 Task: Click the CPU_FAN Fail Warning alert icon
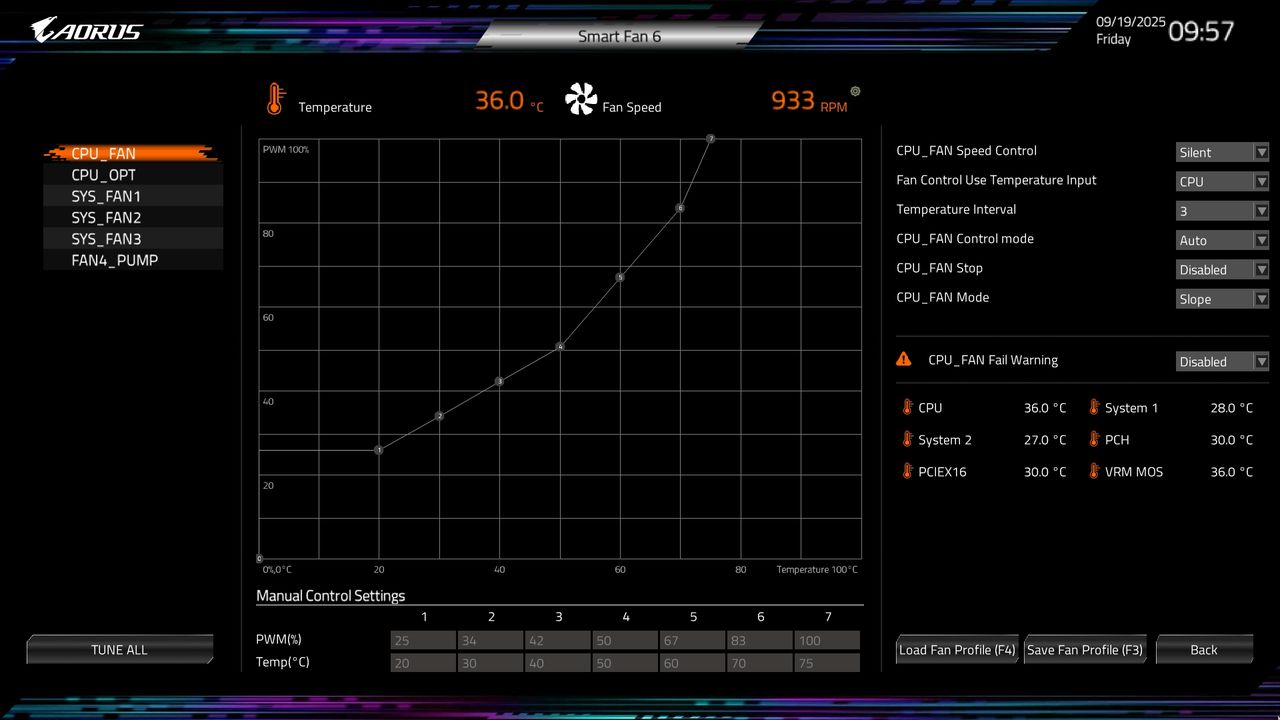904,358
